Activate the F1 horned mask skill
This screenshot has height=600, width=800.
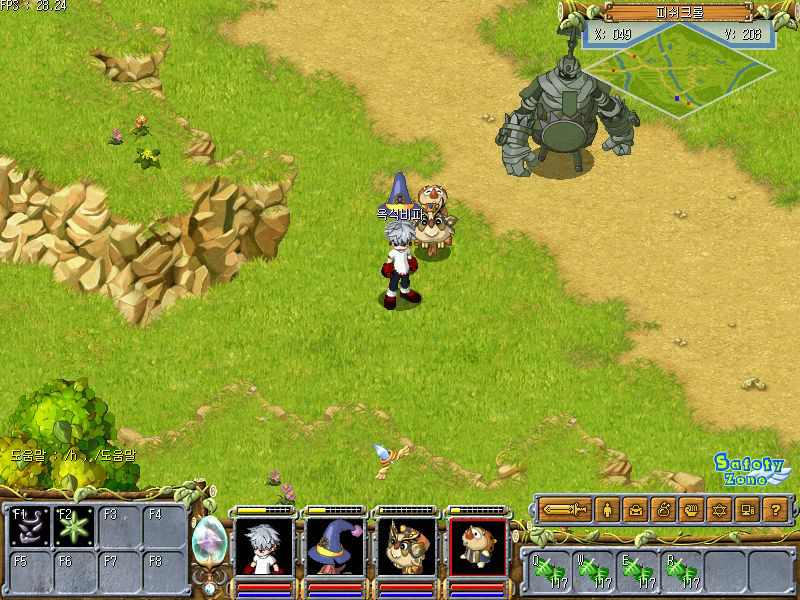(x=28, y=525)
